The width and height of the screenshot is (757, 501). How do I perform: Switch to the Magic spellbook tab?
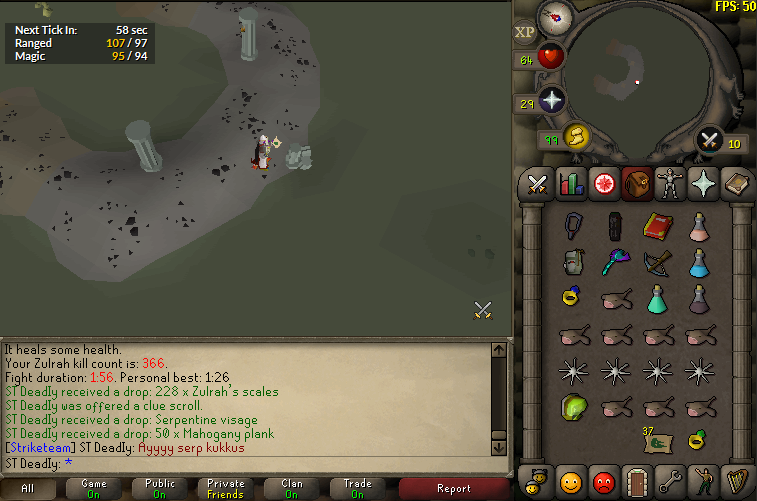[x=735, y=184]
